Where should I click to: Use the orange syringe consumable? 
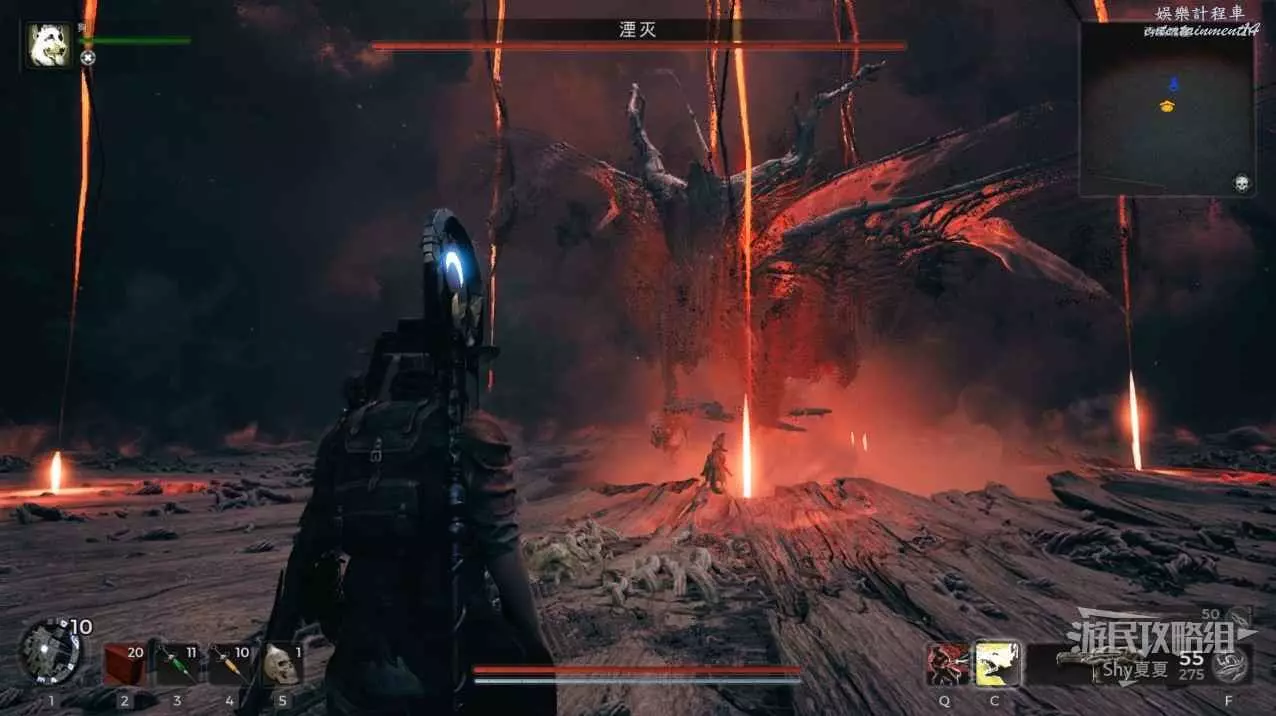(230, 664)
